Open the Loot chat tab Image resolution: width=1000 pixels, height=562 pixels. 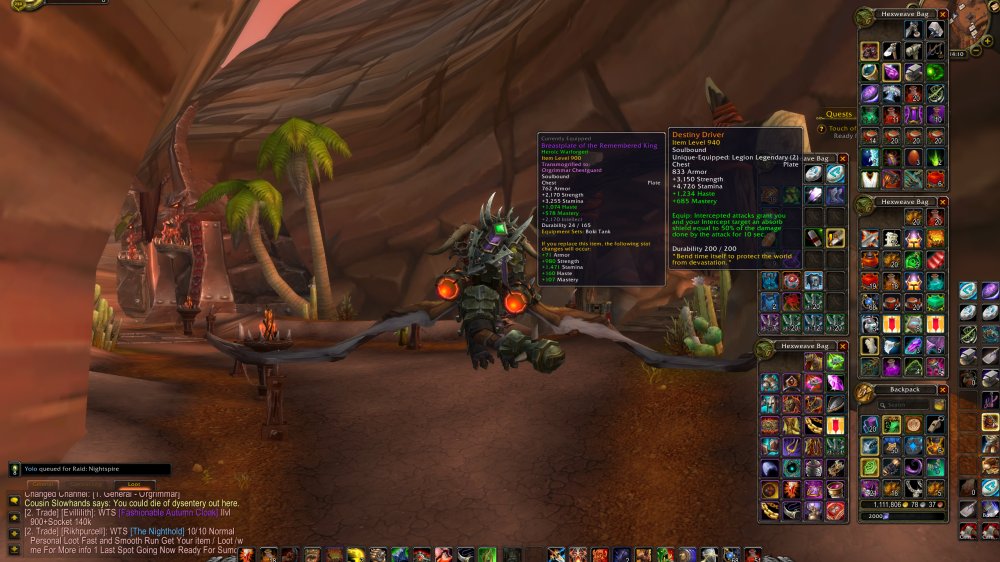pyautogui.click(x=133, y=484)
